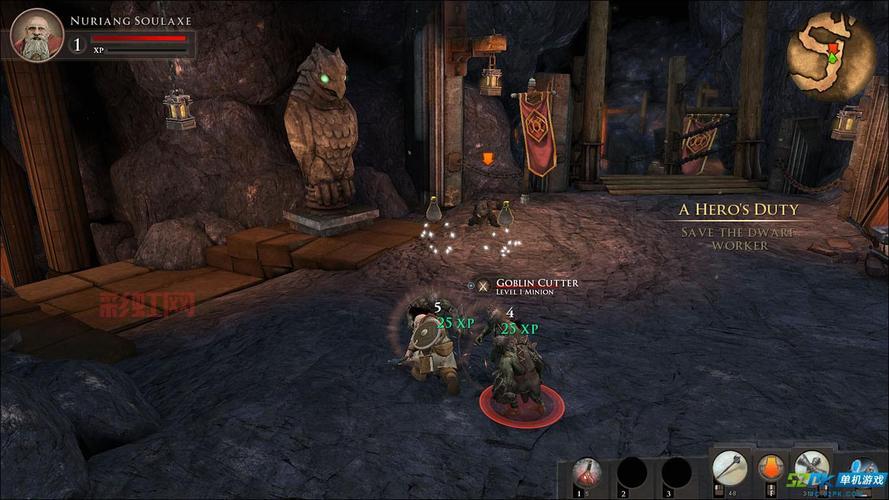
Task: Trigger the orange flame ability icon
Action: click(770, 470)
